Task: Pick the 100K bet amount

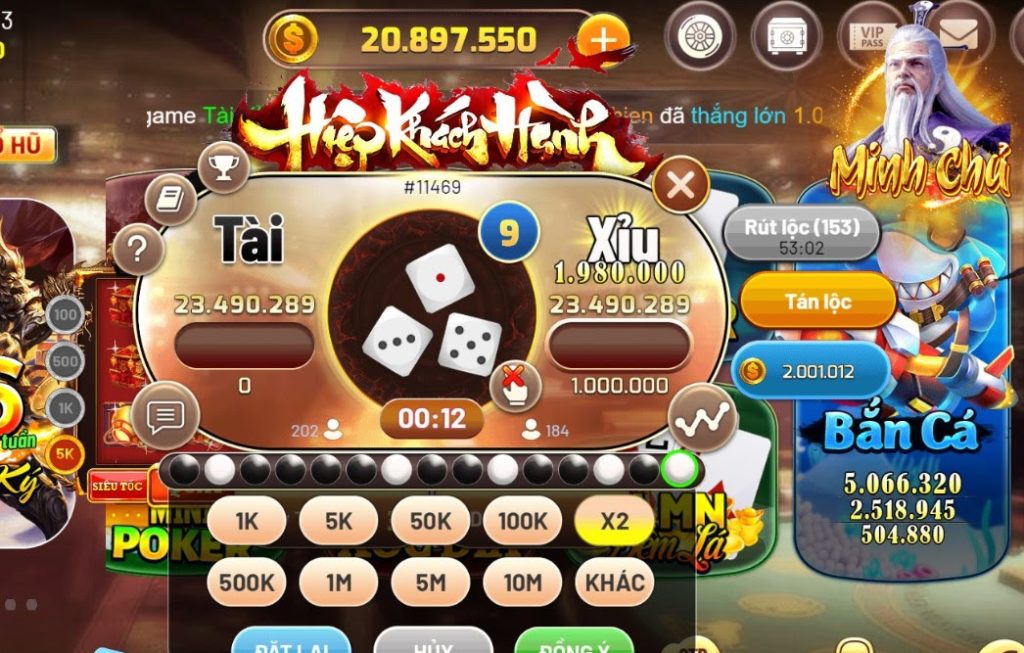Action: (522, 521)
